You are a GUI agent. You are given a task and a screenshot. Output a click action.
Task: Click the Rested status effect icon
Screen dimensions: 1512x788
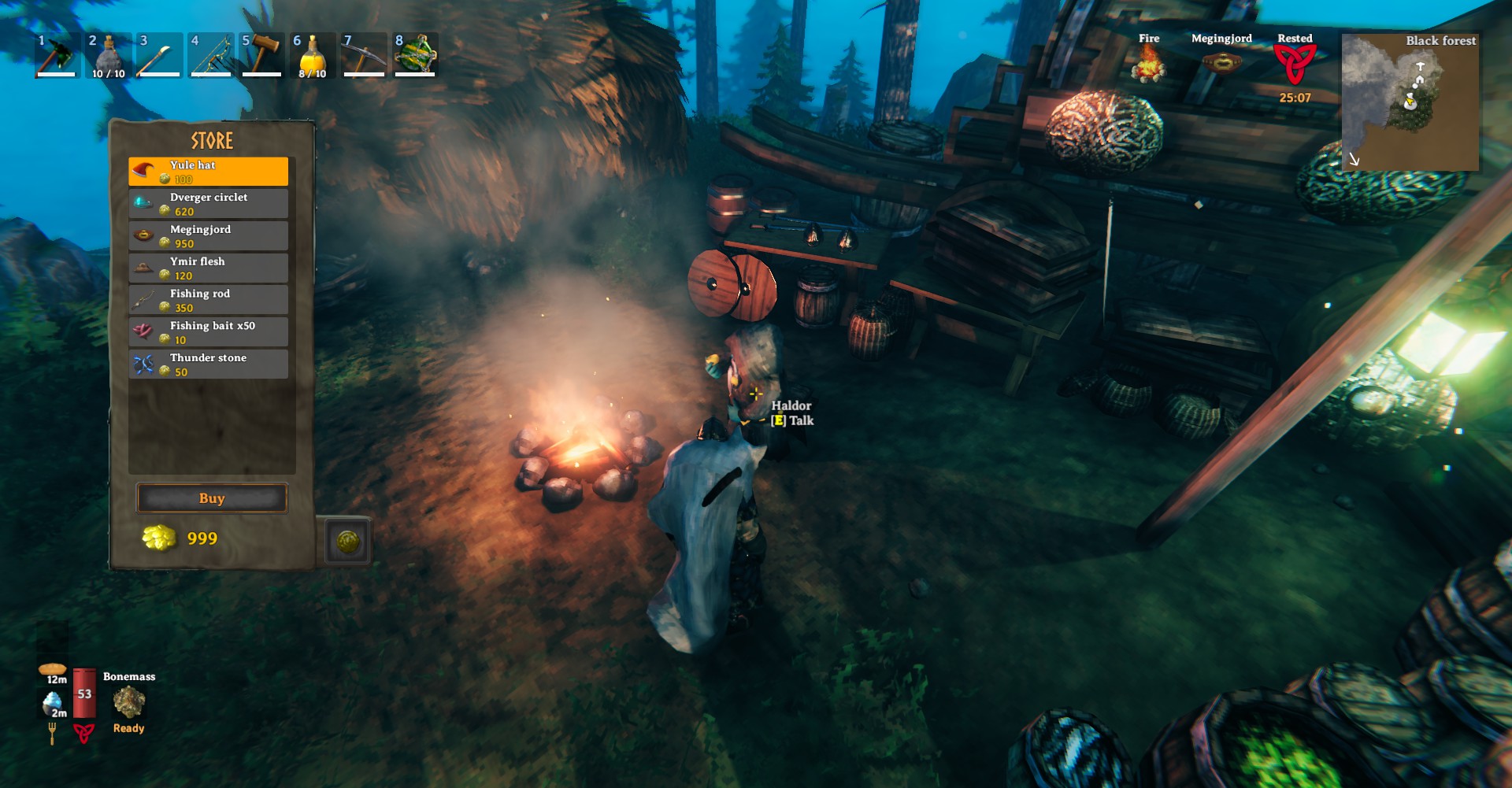pyautogui.click(x=1295, y=65)
